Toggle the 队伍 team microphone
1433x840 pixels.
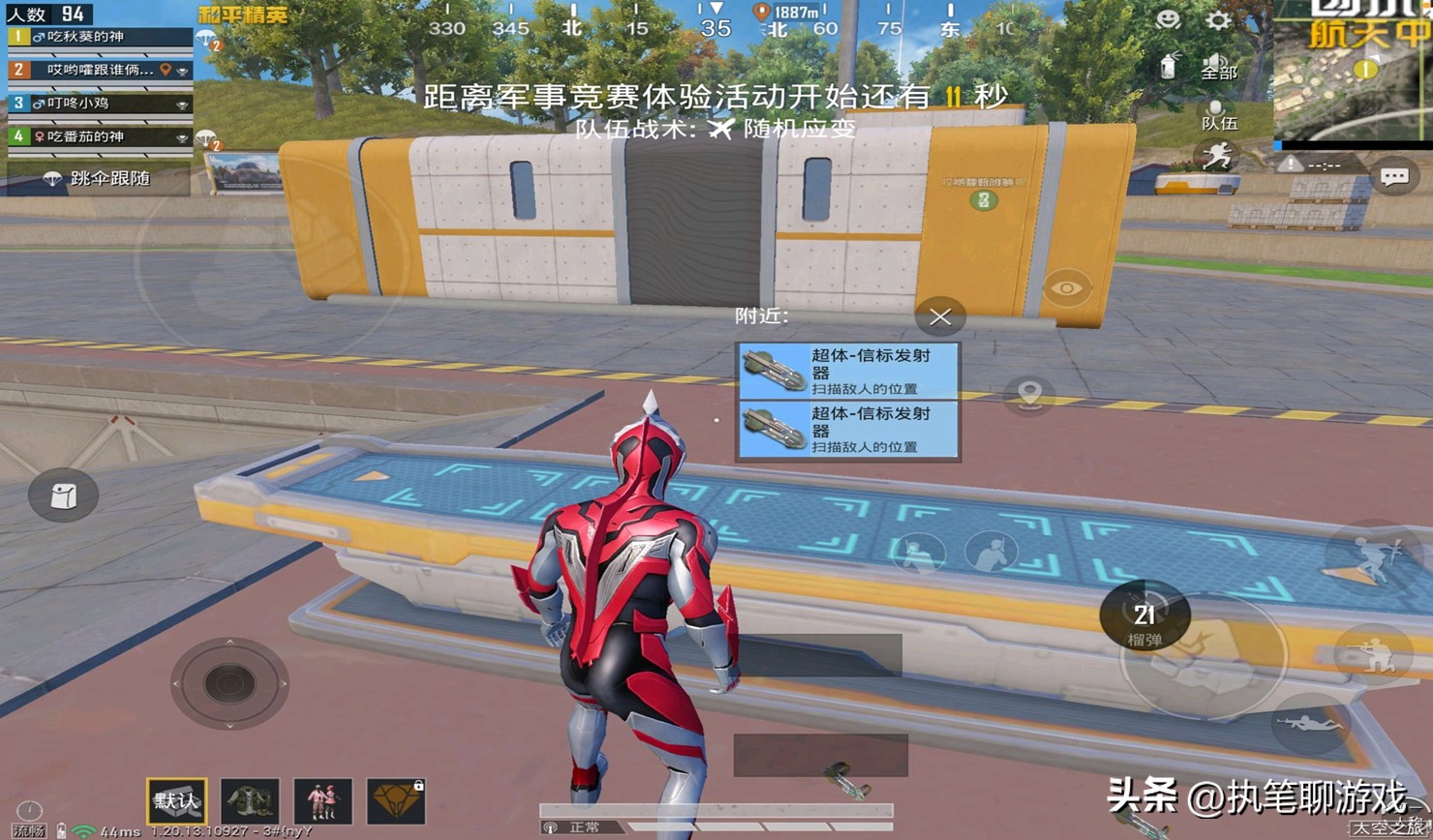click(x=1218, y=115)
